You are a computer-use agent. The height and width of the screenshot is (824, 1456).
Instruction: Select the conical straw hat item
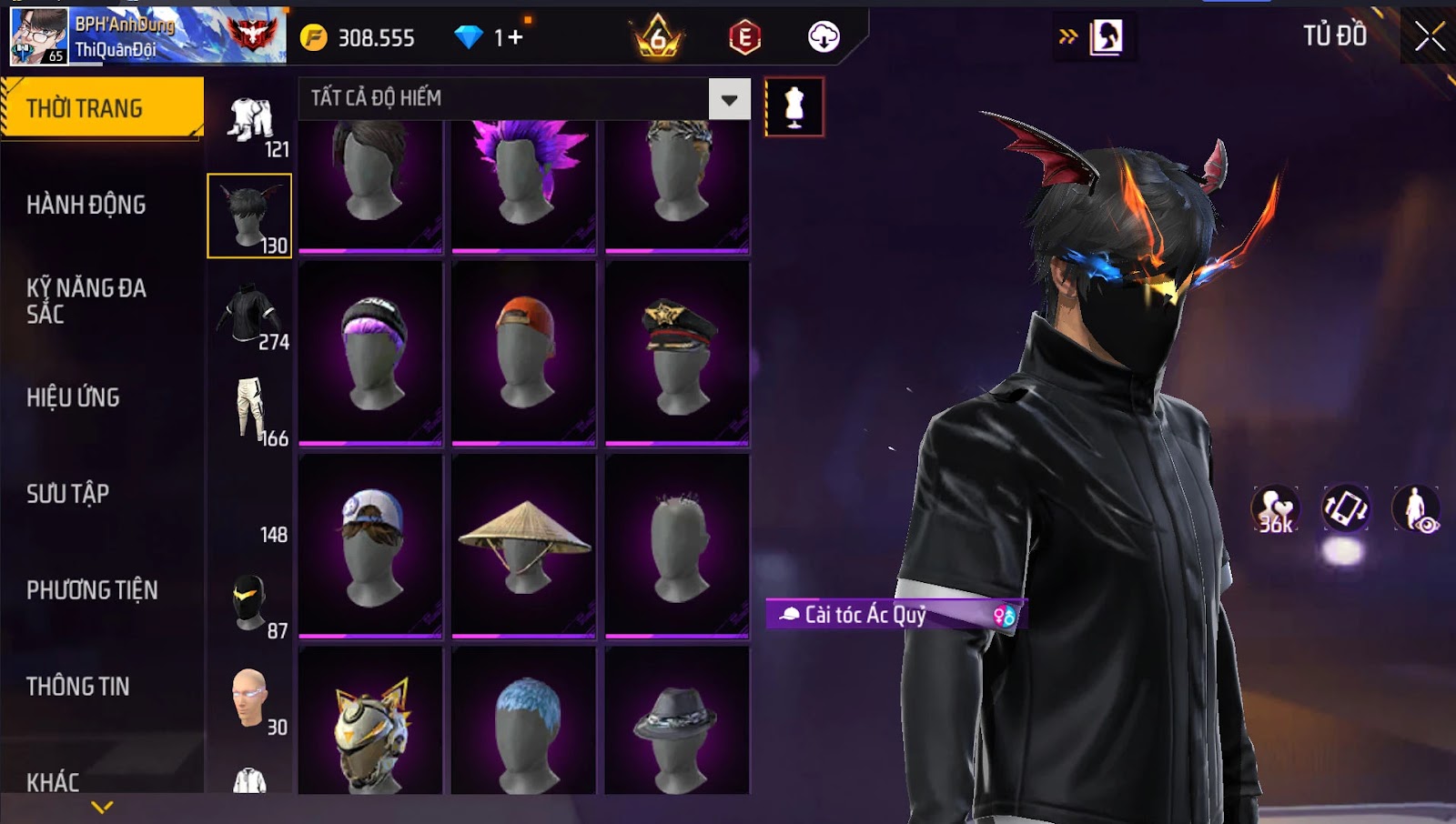(x=524, y=545)
